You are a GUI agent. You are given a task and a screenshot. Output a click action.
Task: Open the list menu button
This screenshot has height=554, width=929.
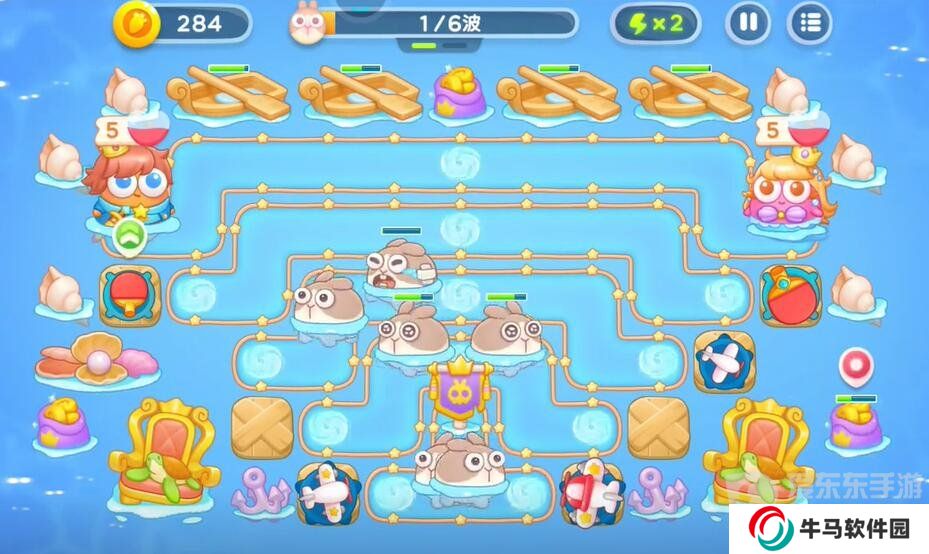(x=810, y=23)
